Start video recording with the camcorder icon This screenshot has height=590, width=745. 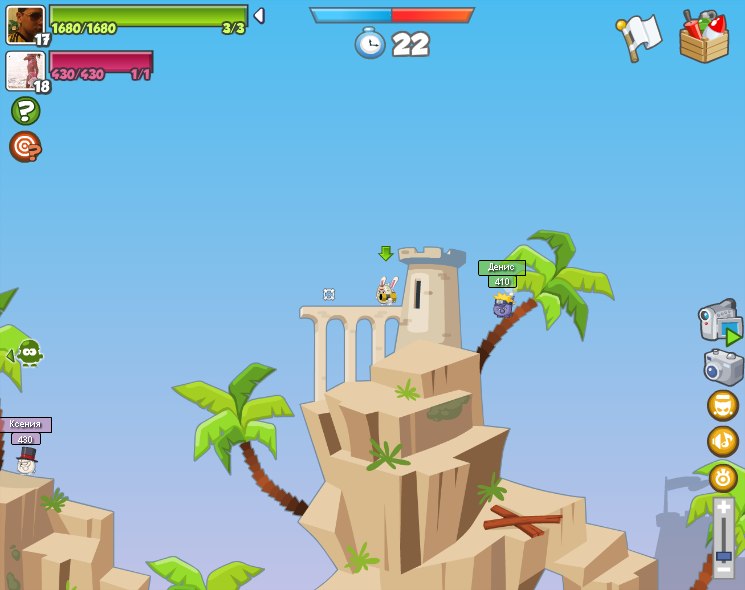coord(720,323)
